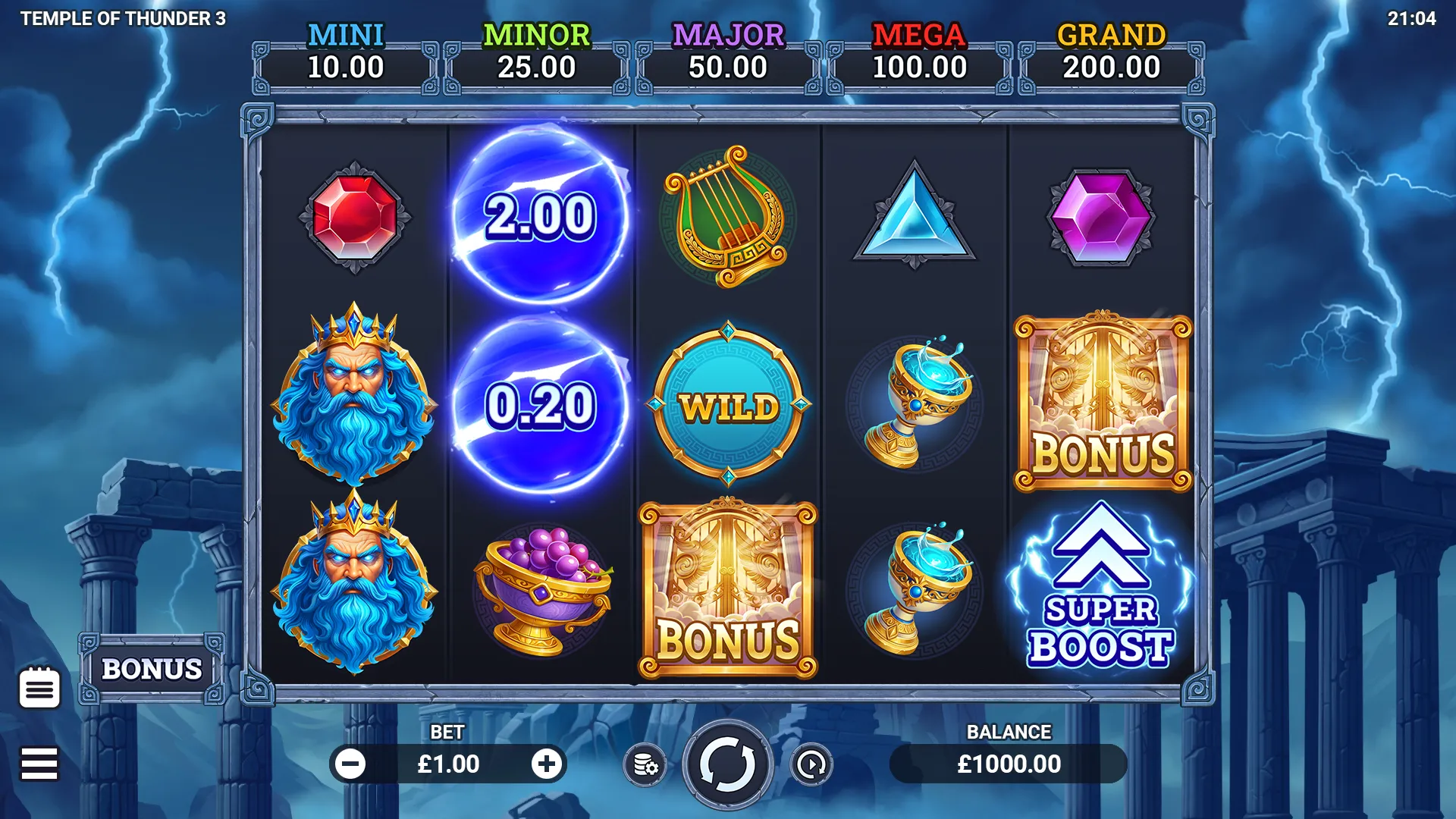The image size is (1456, 819).
Task: Open the coin stack bet settings
Action: click(645, 765)
